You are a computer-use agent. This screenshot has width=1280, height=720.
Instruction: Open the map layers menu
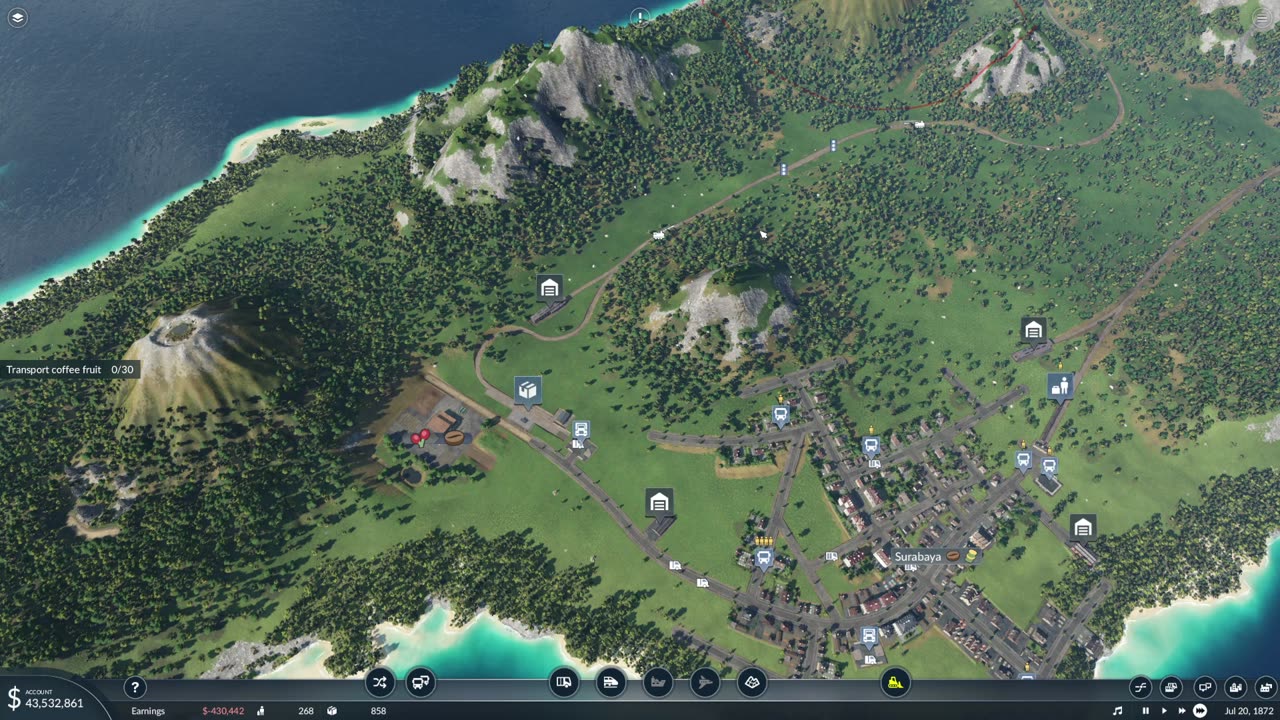[17, 17]
